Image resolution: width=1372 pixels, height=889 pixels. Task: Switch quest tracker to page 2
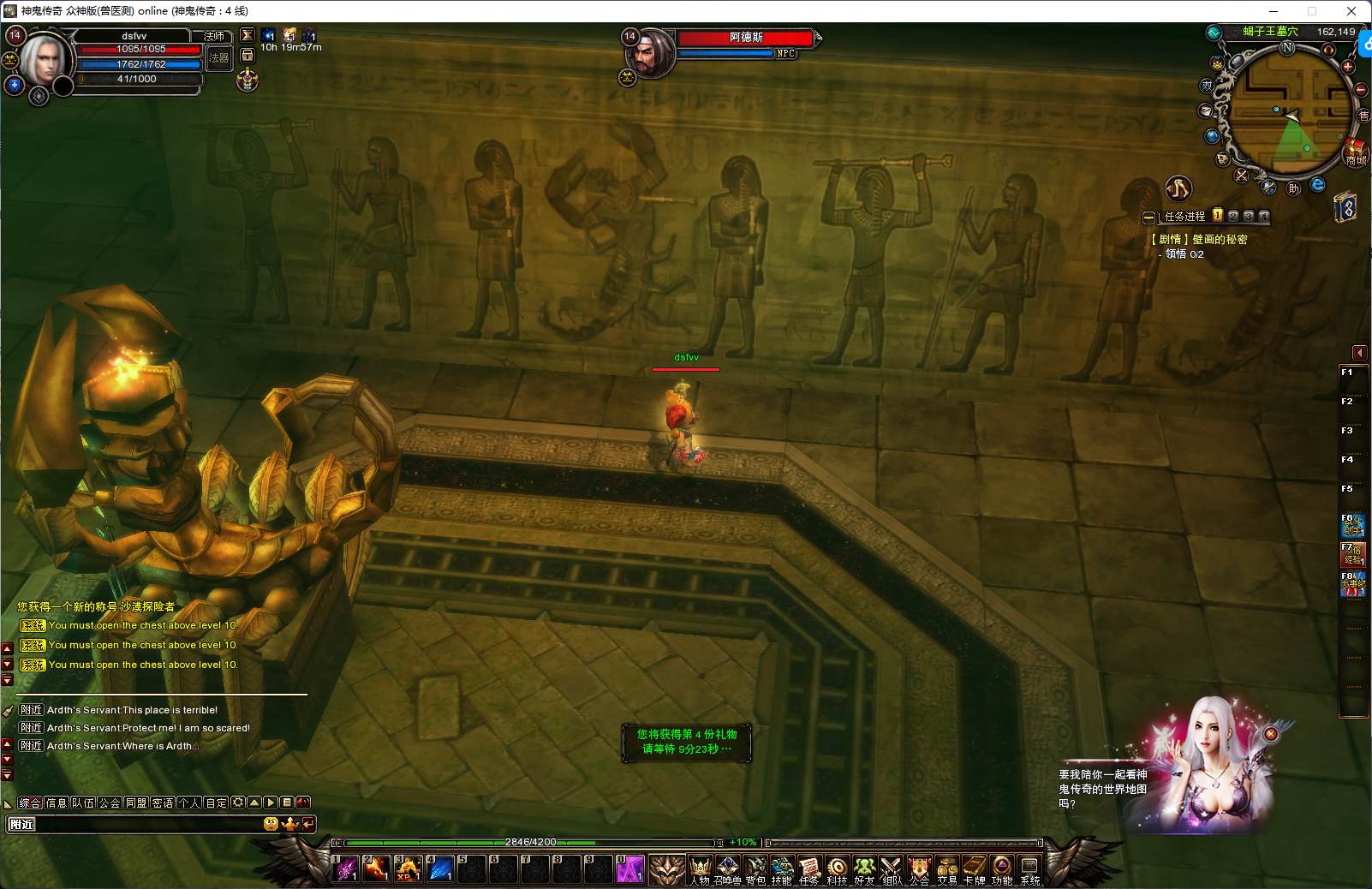pyautogui.click(x=1233, y=216)
